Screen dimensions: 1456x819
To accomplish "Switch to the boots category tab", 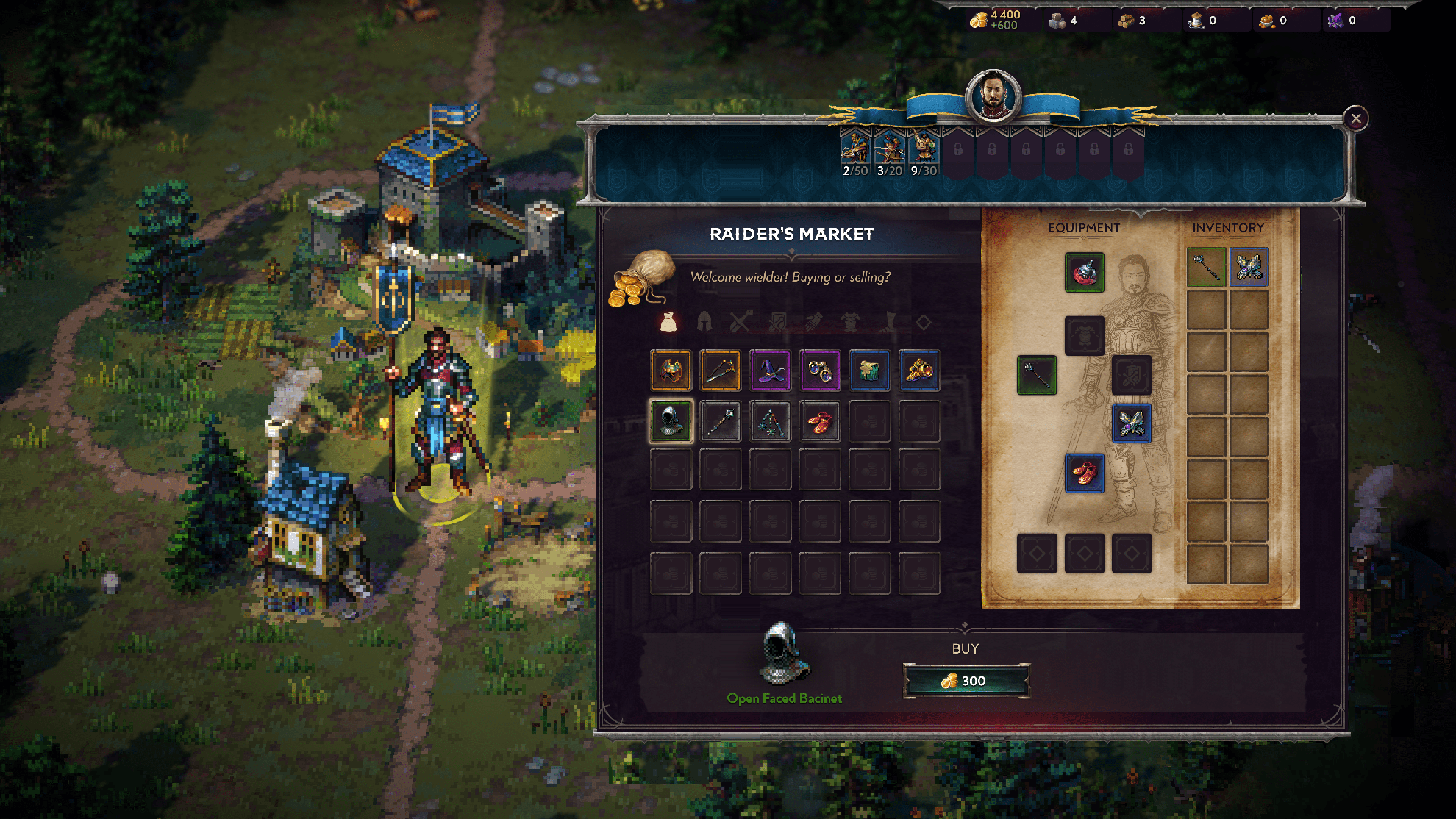I will 888,321.
